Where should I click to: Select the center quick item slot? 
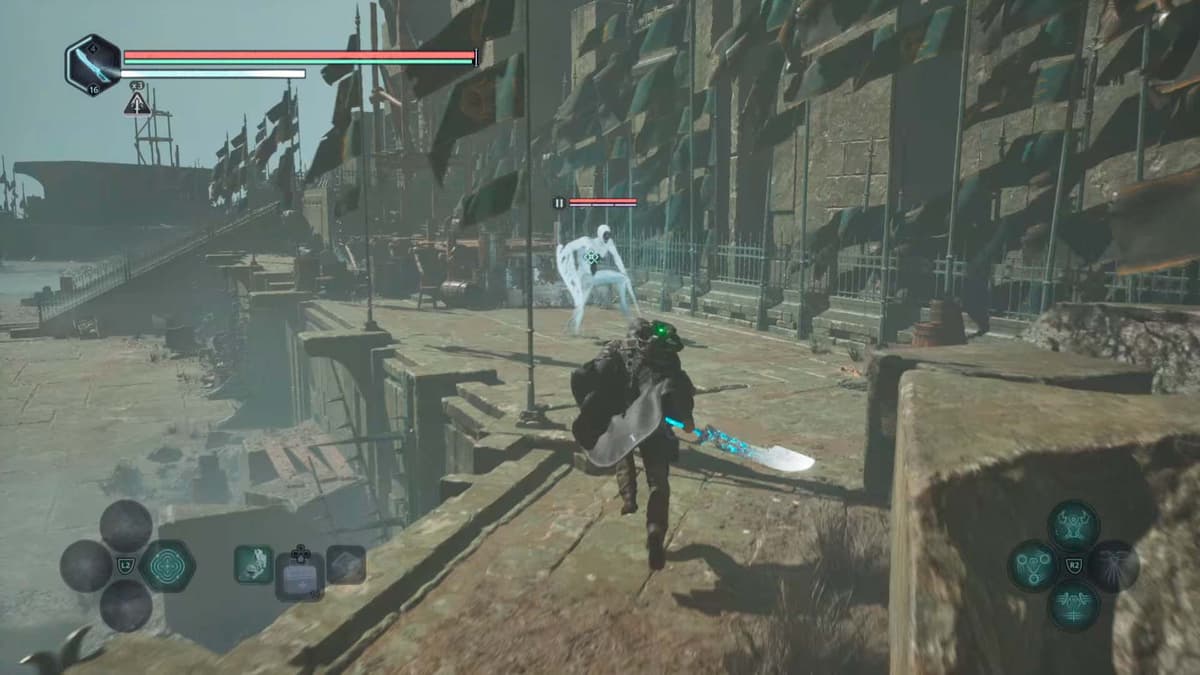[x=299, y=574]
